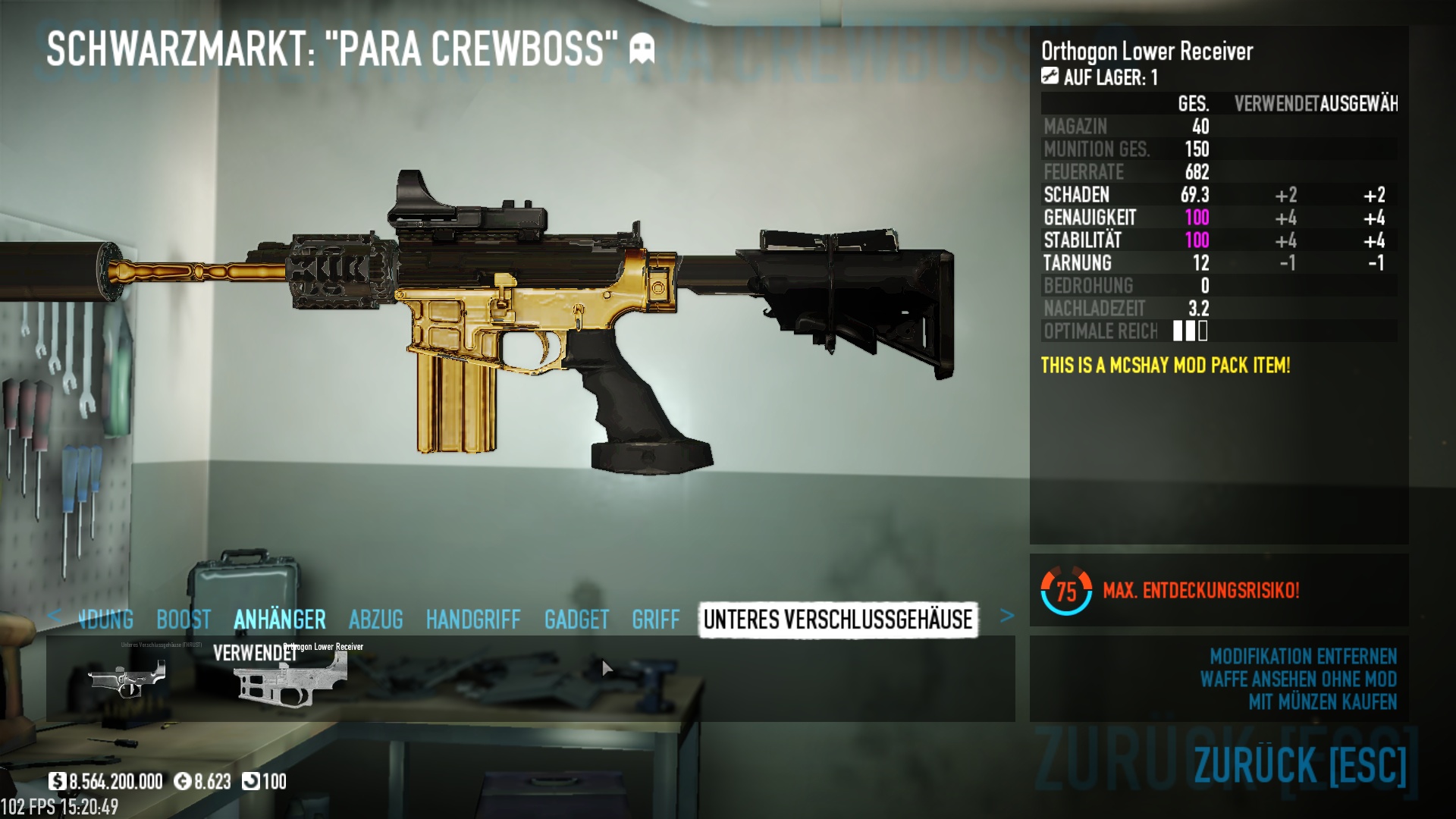Switch to the Boost mod category

[x=184, y=620]
